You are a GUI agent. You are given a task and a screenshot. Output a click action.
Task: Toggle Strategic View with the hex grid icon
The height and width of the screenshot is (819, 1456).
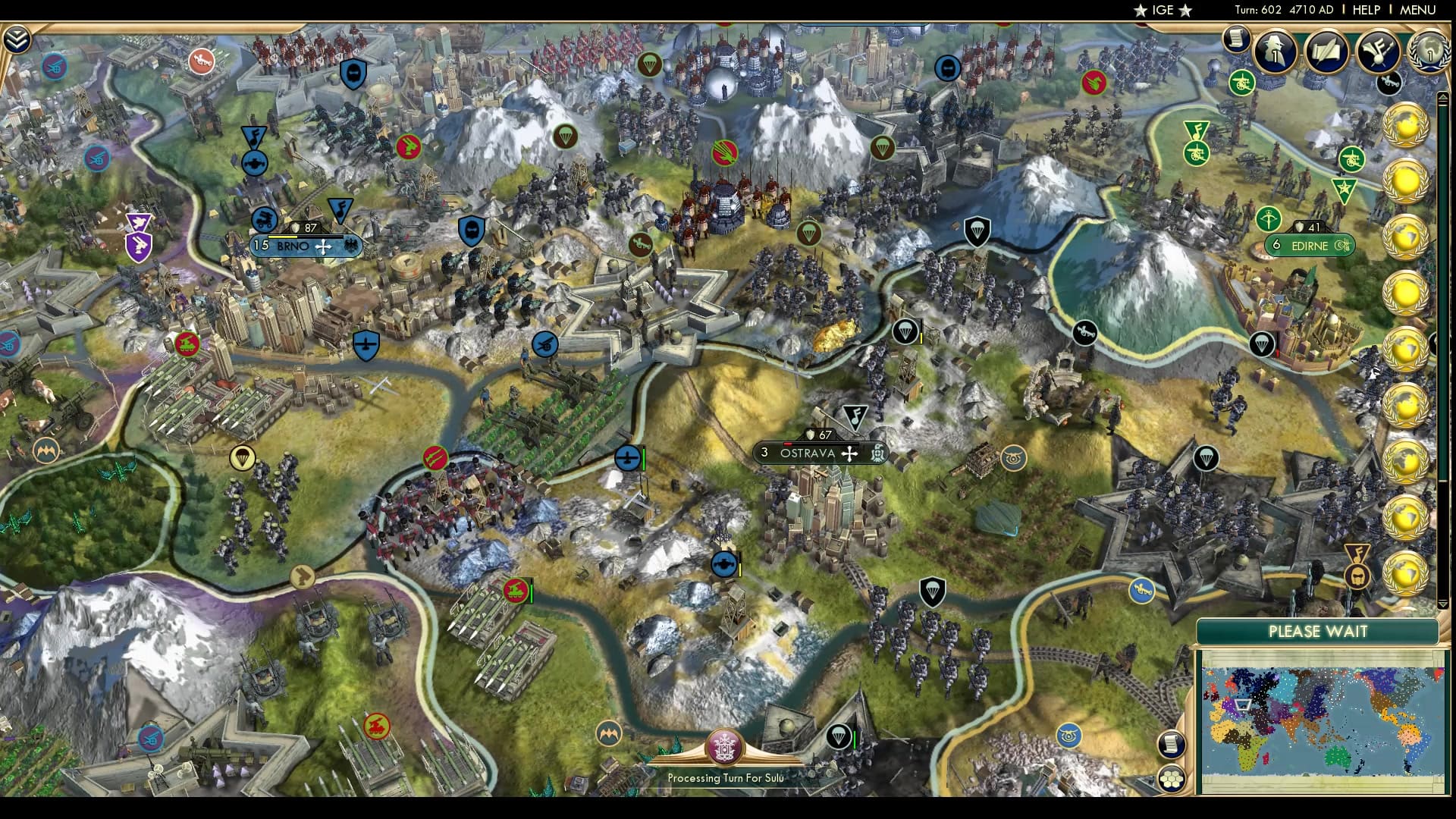click(x=1172, y=780)
